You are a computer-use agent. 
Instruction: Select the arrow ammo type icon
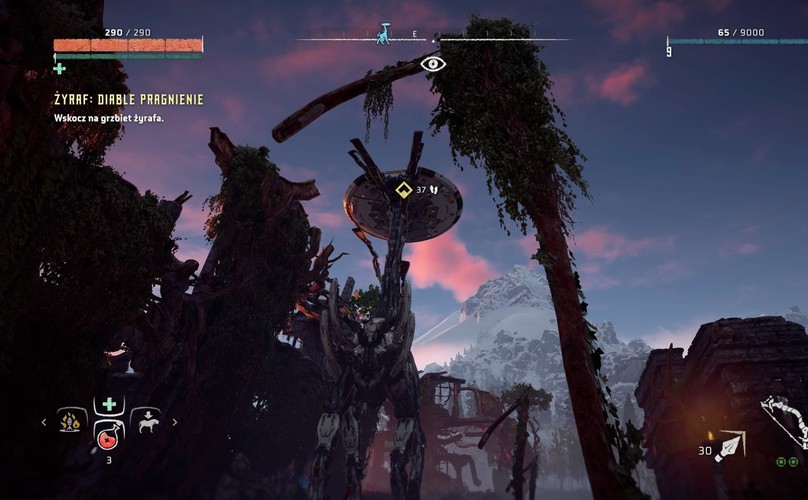pyautogui.click(x=729, y=446)
